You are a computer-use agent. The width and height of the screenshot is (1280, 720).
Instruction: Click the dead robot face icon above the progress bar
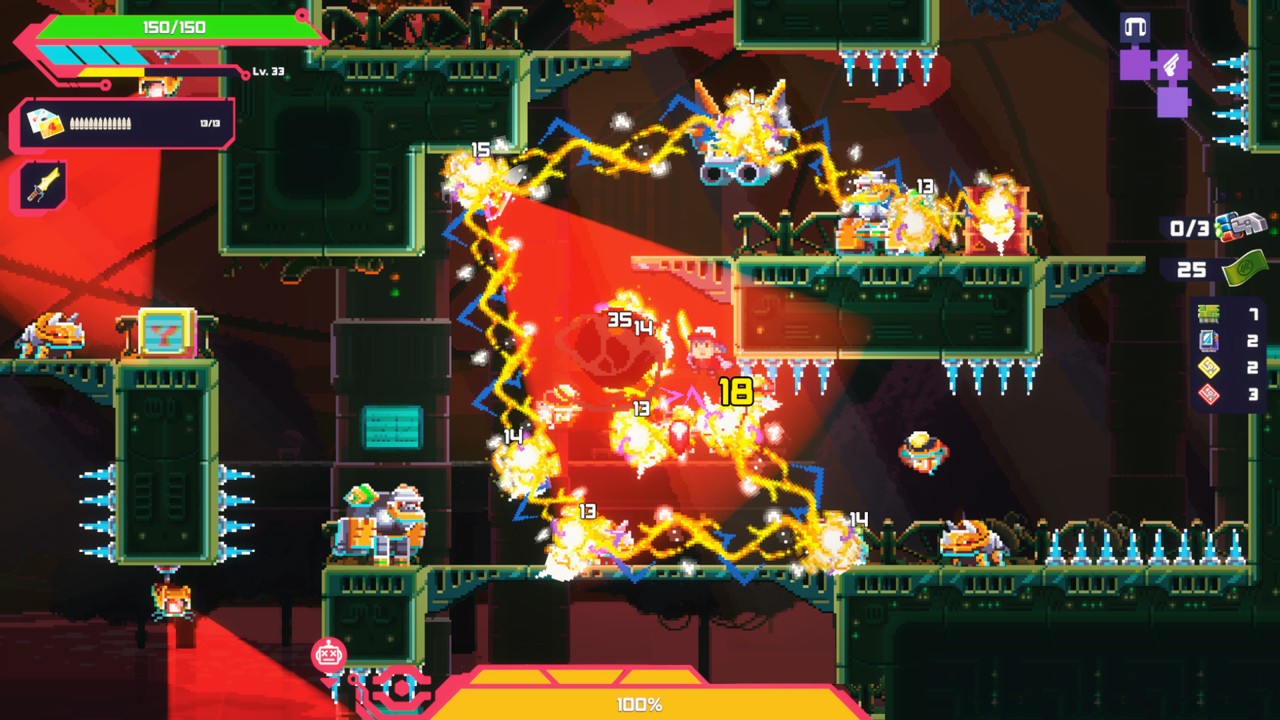tap(328, 654)
